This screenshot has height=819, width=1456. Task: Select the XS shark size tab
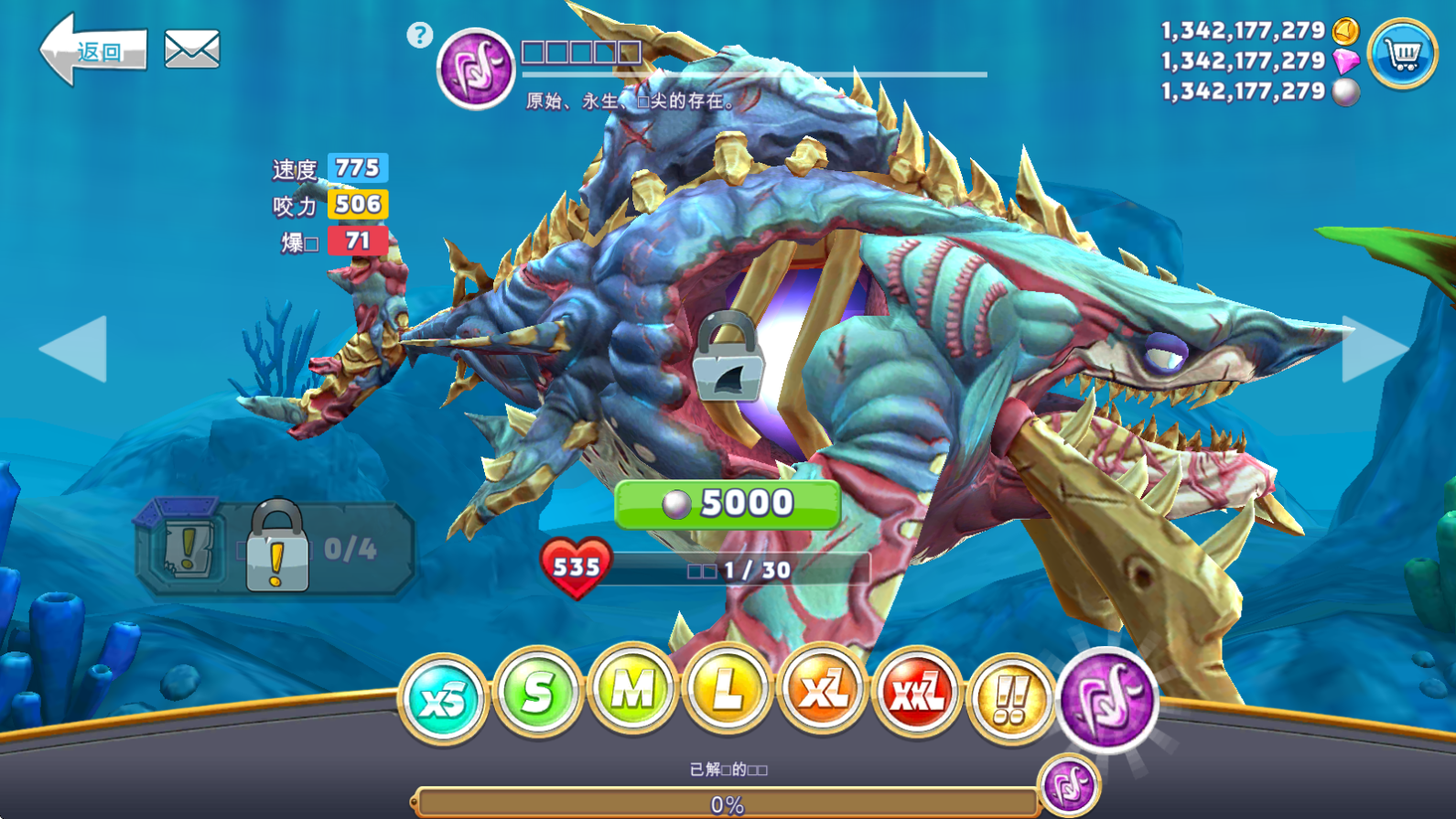coord(443,699)
